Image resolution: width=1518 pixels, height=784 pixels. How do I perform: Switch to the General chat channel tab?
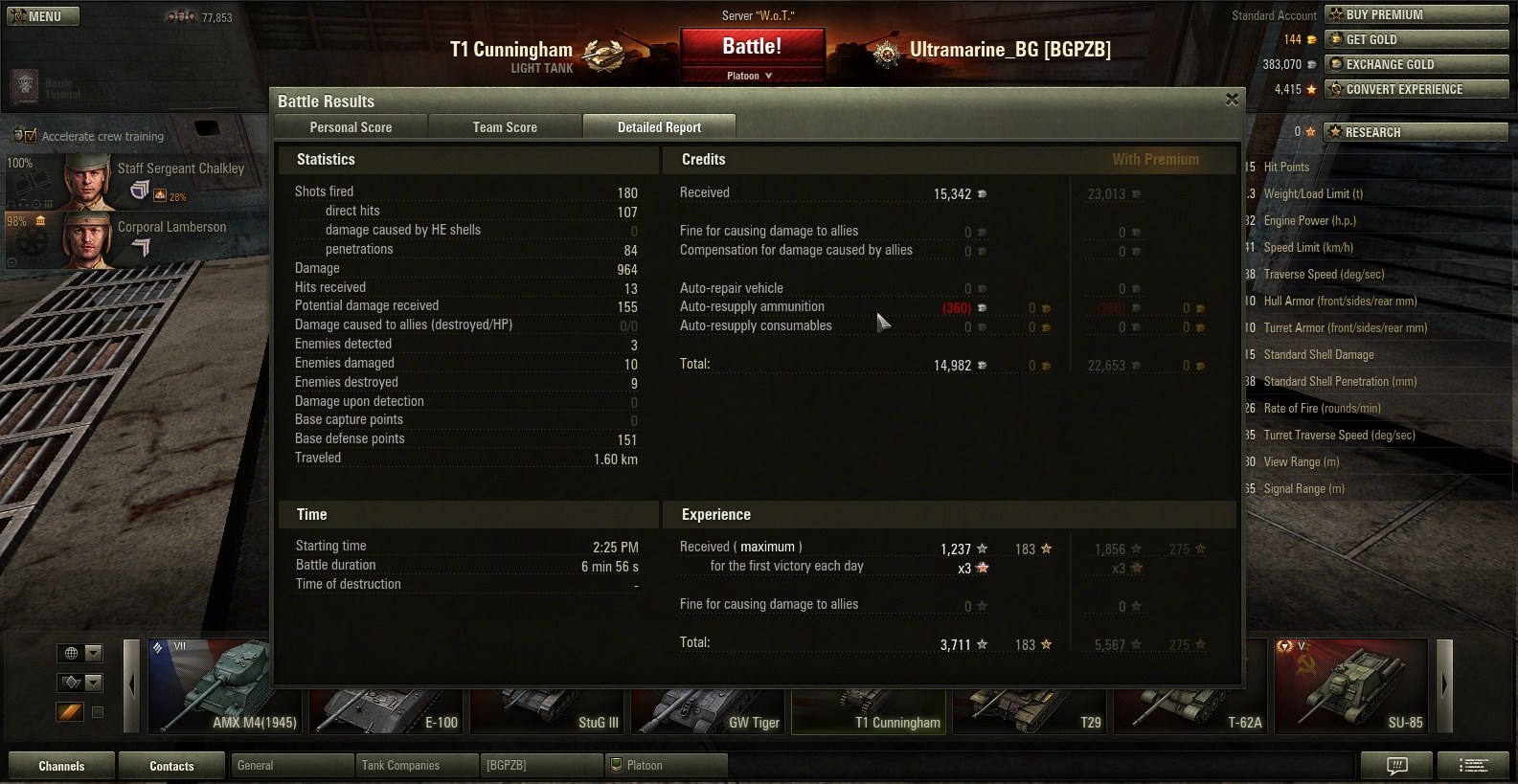pos(292,766)
